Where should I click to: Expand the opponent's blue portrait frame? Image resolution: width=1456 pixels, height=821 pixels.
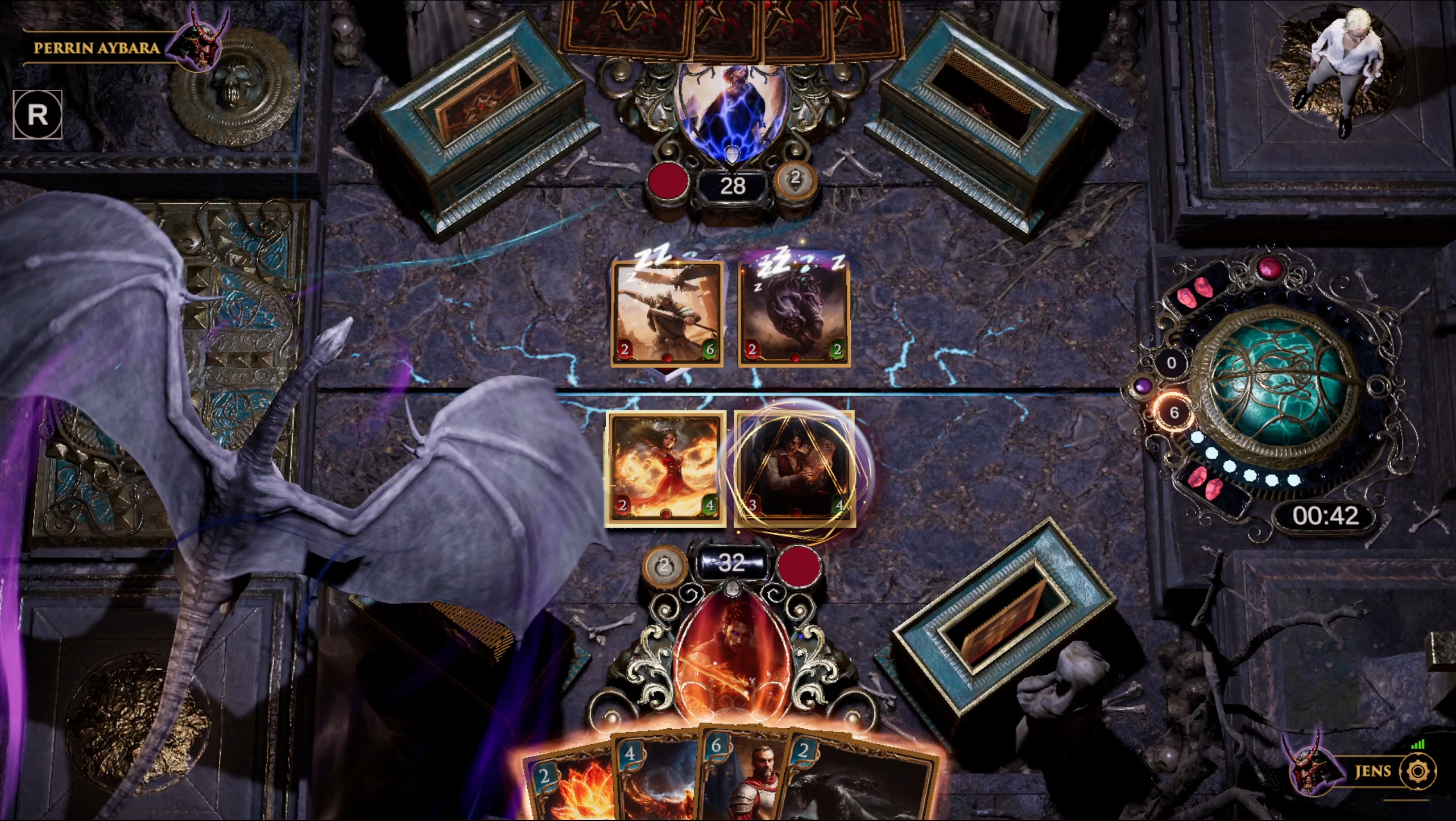pos(734,111)
